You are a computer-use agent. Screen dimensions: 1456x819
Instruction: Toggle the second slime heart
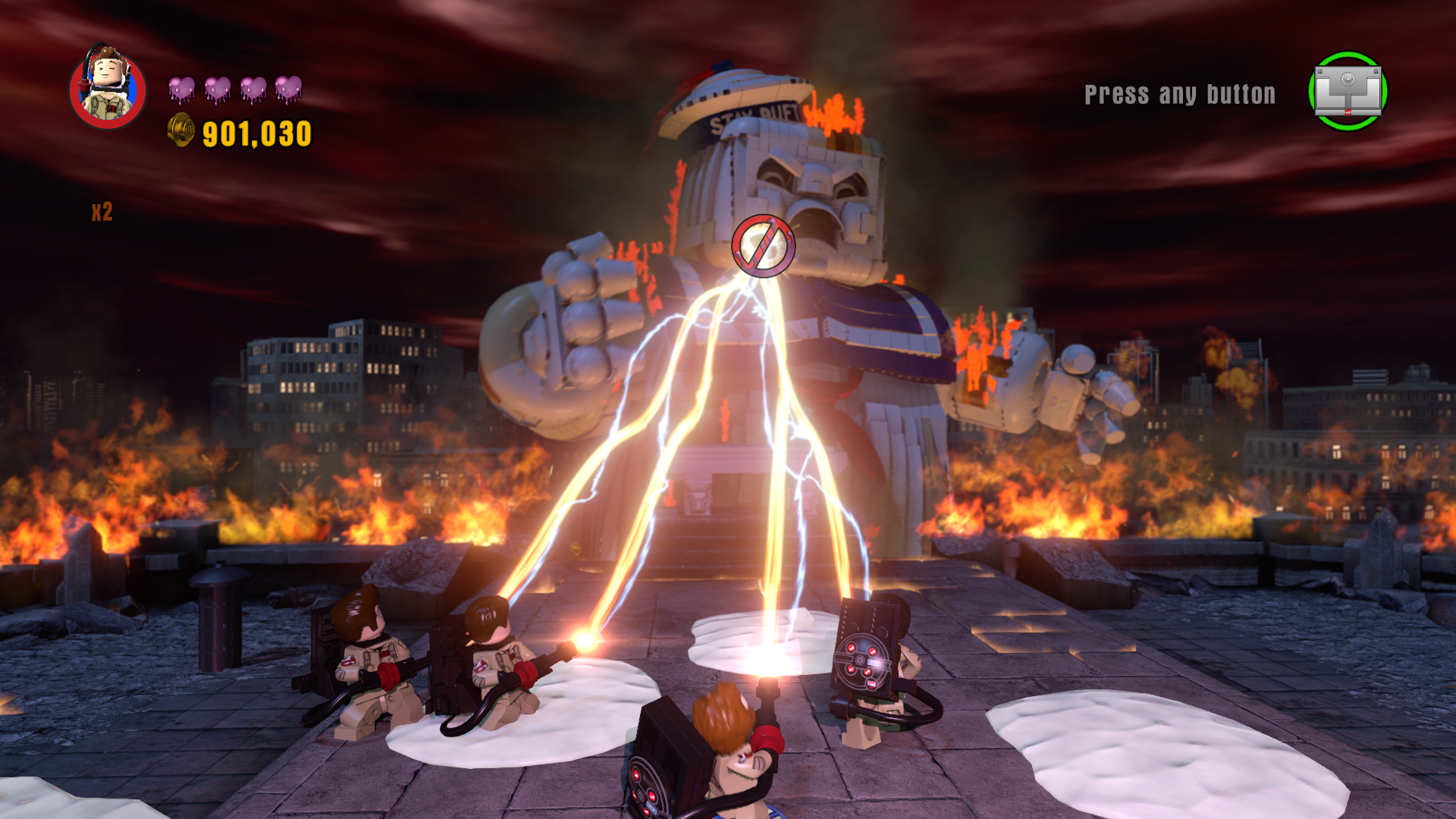tap(218, 87)
